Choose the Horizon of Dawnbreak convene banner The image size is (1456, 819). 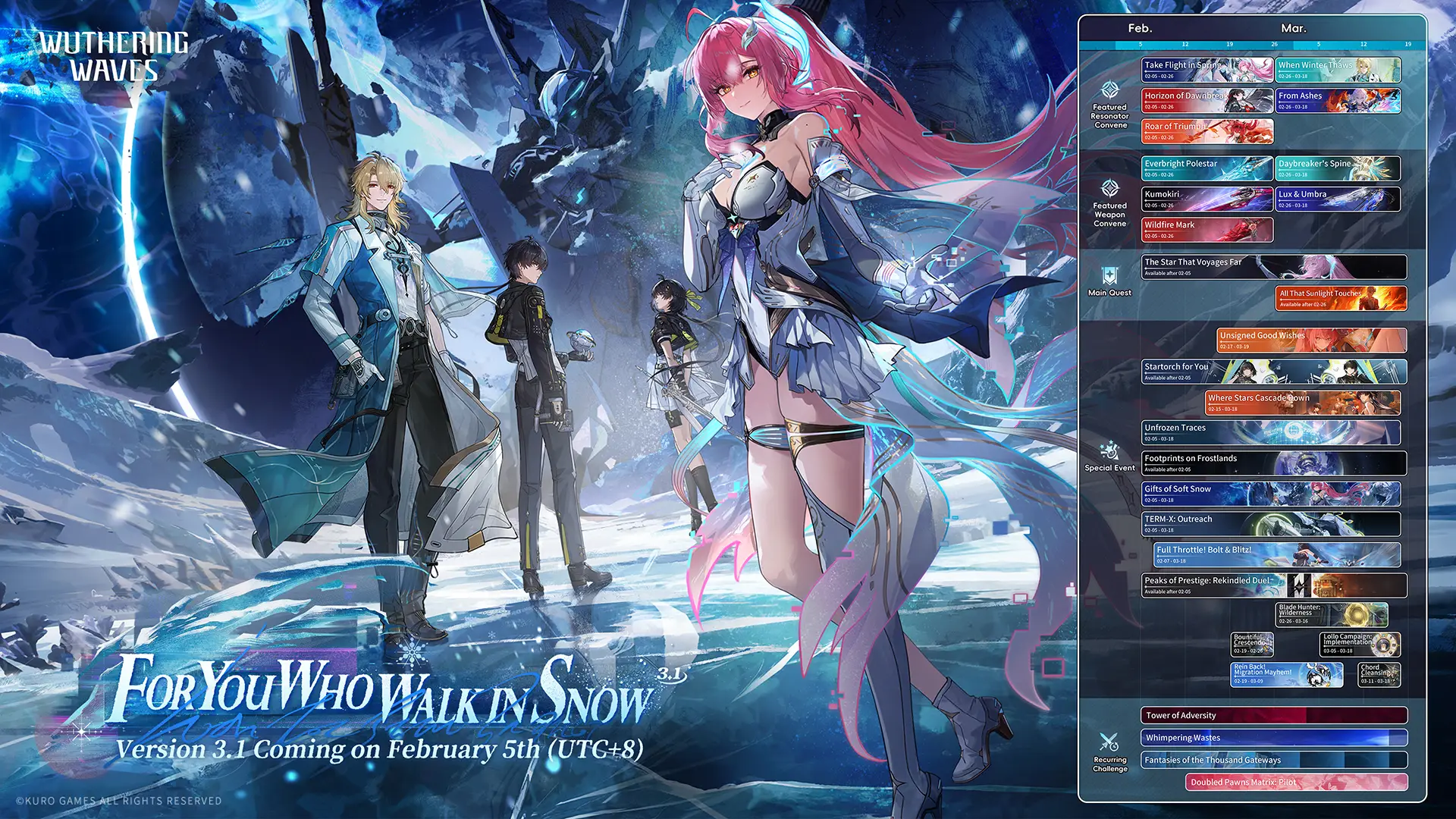point(1207,101)
